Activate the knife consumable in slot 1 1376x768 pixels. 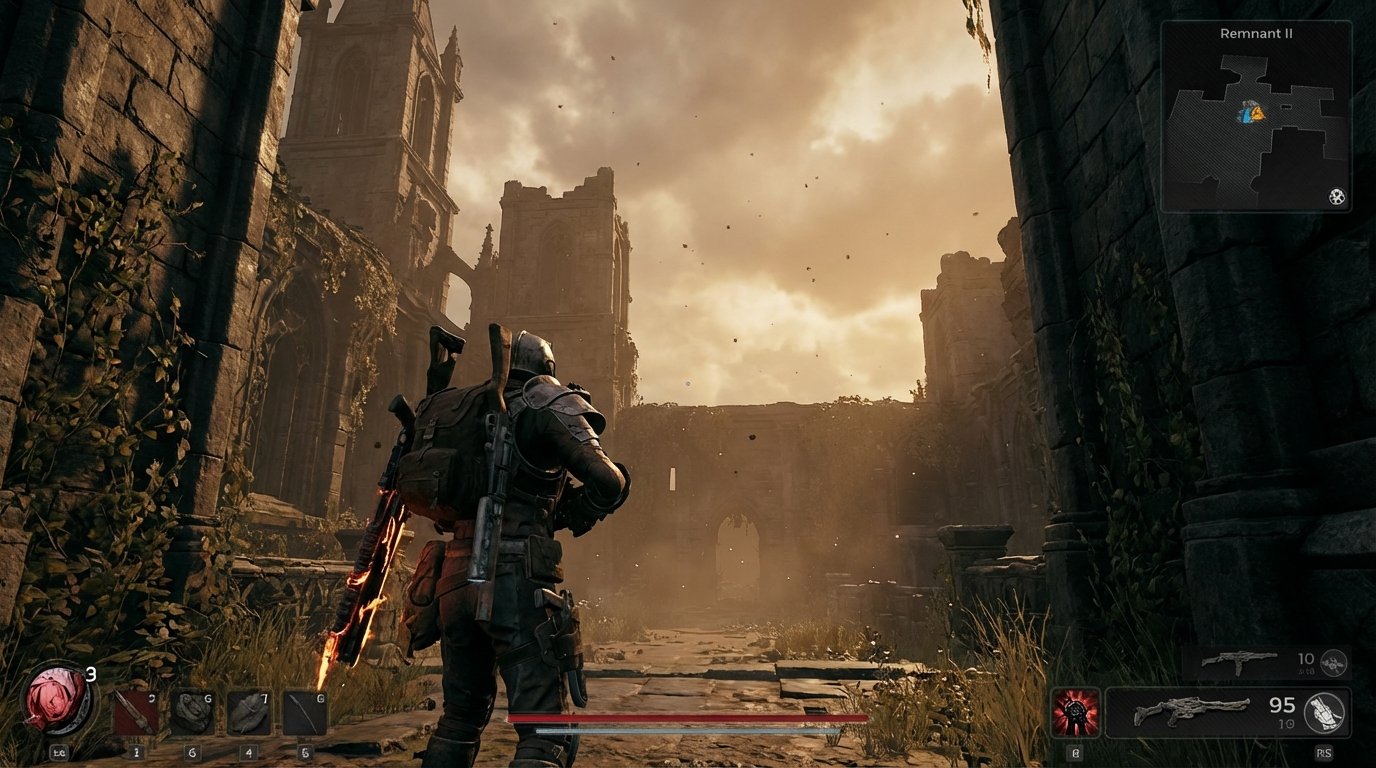coord(135,710)
